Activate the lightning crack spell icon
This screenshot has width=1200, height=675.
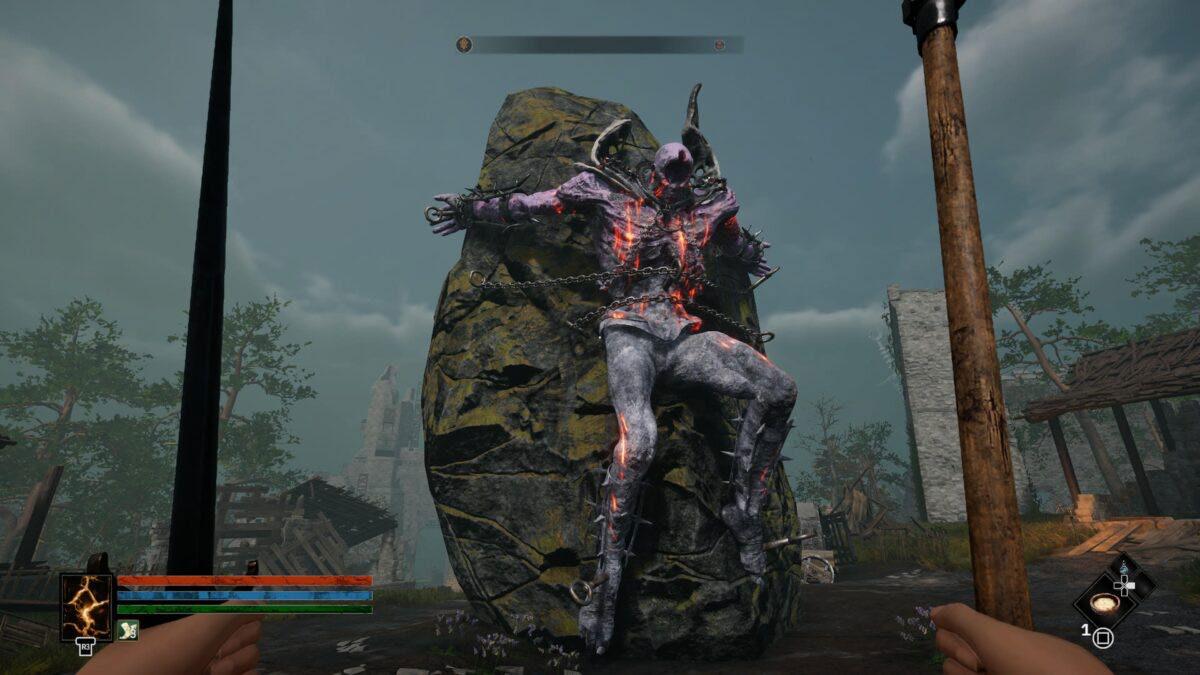[87, 607]
